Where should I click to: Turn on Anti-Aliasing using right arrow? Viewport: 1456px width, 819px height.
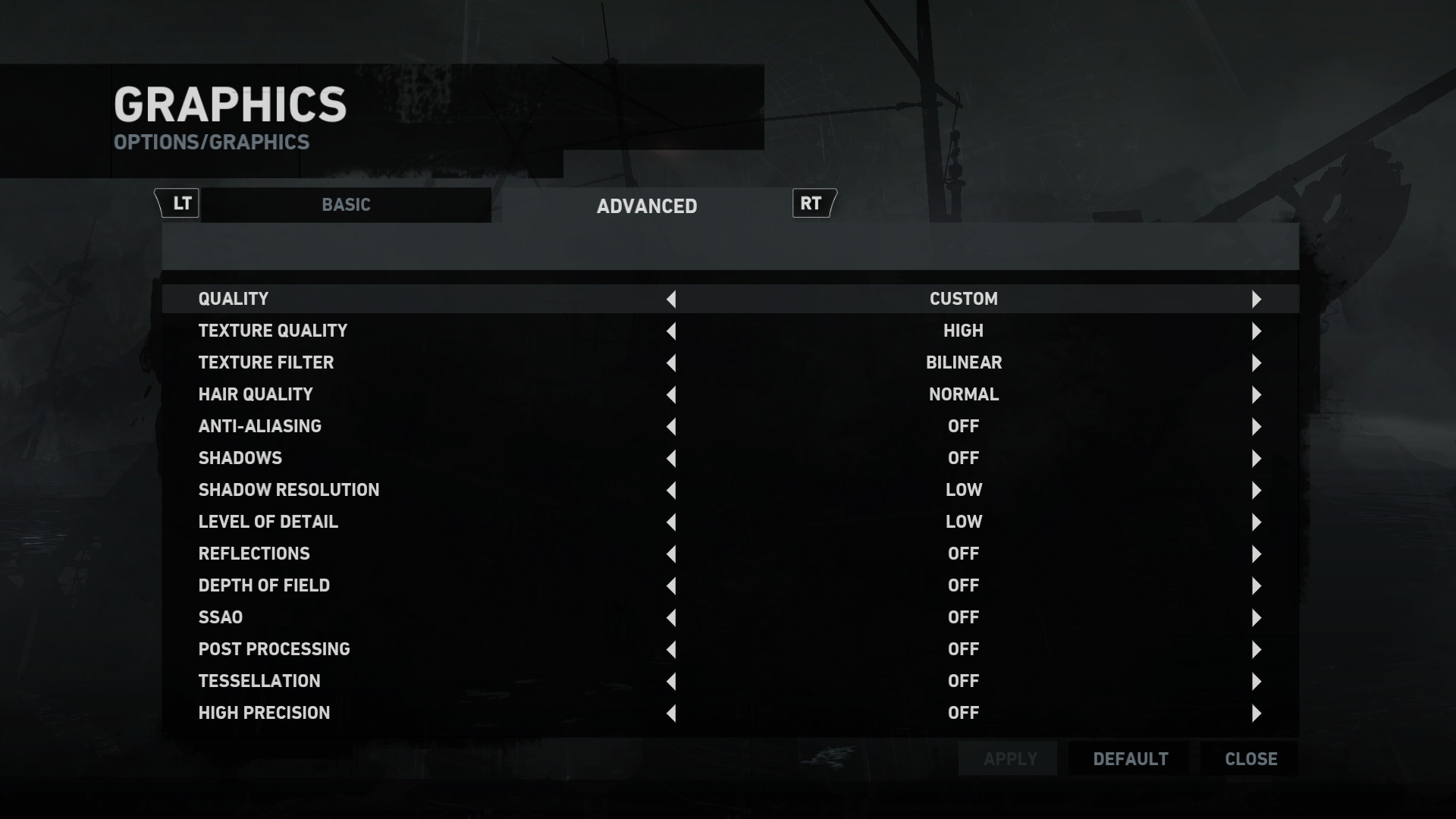point(1257,427)
